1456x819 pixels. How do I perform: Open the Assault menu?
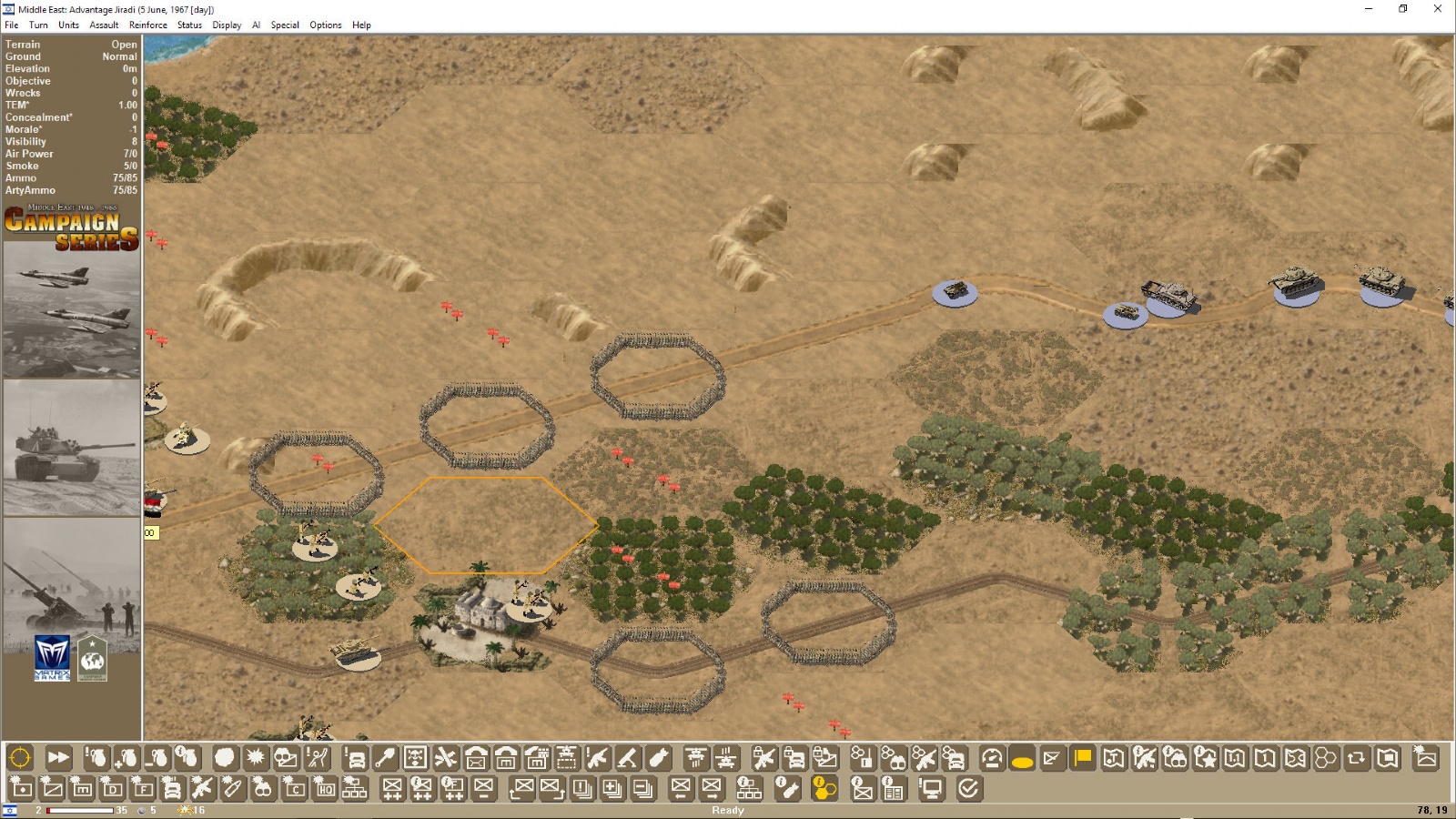tap(103, 25)
